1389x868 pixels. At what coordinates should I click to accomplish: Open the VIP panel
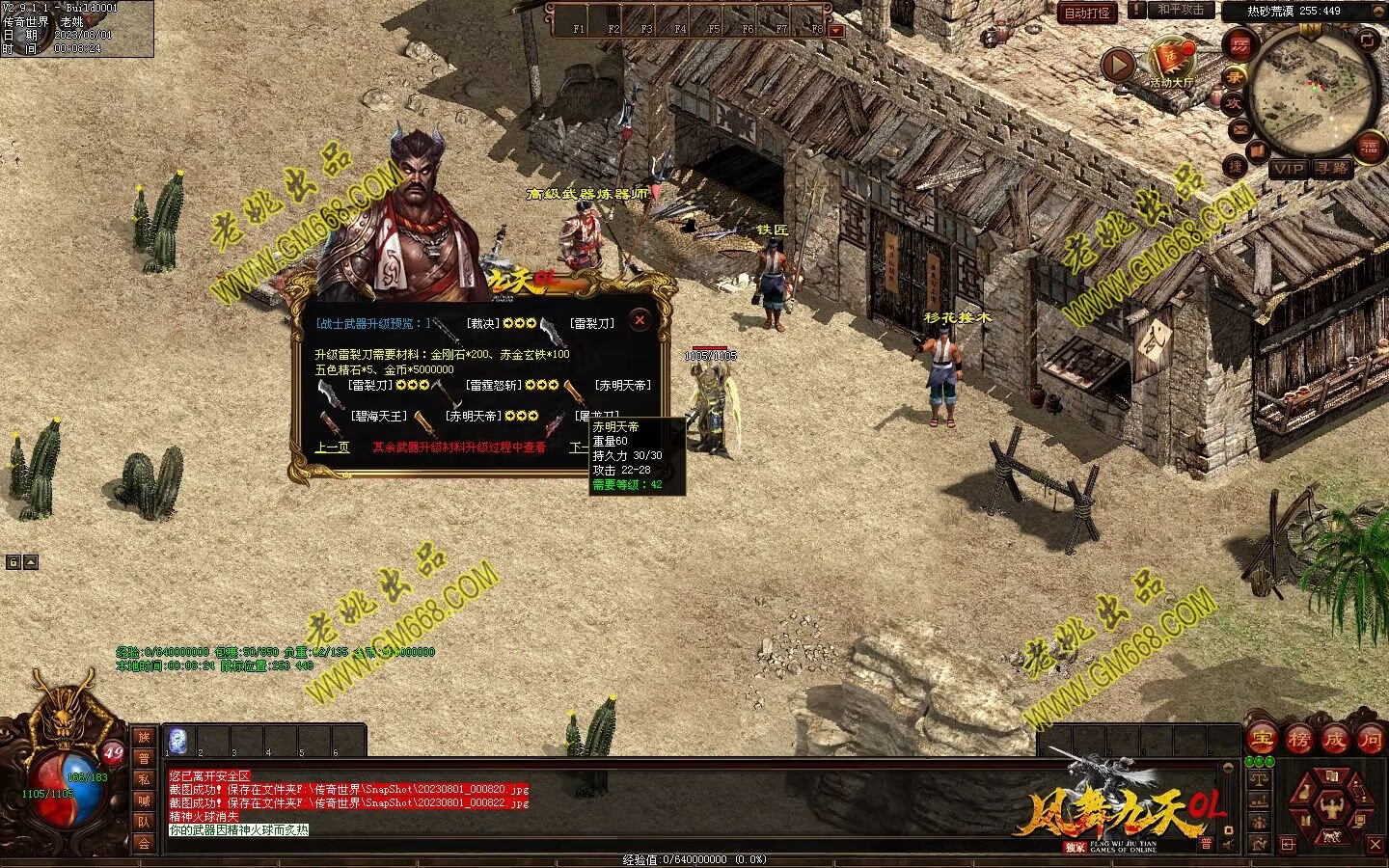click(1288, 169)
